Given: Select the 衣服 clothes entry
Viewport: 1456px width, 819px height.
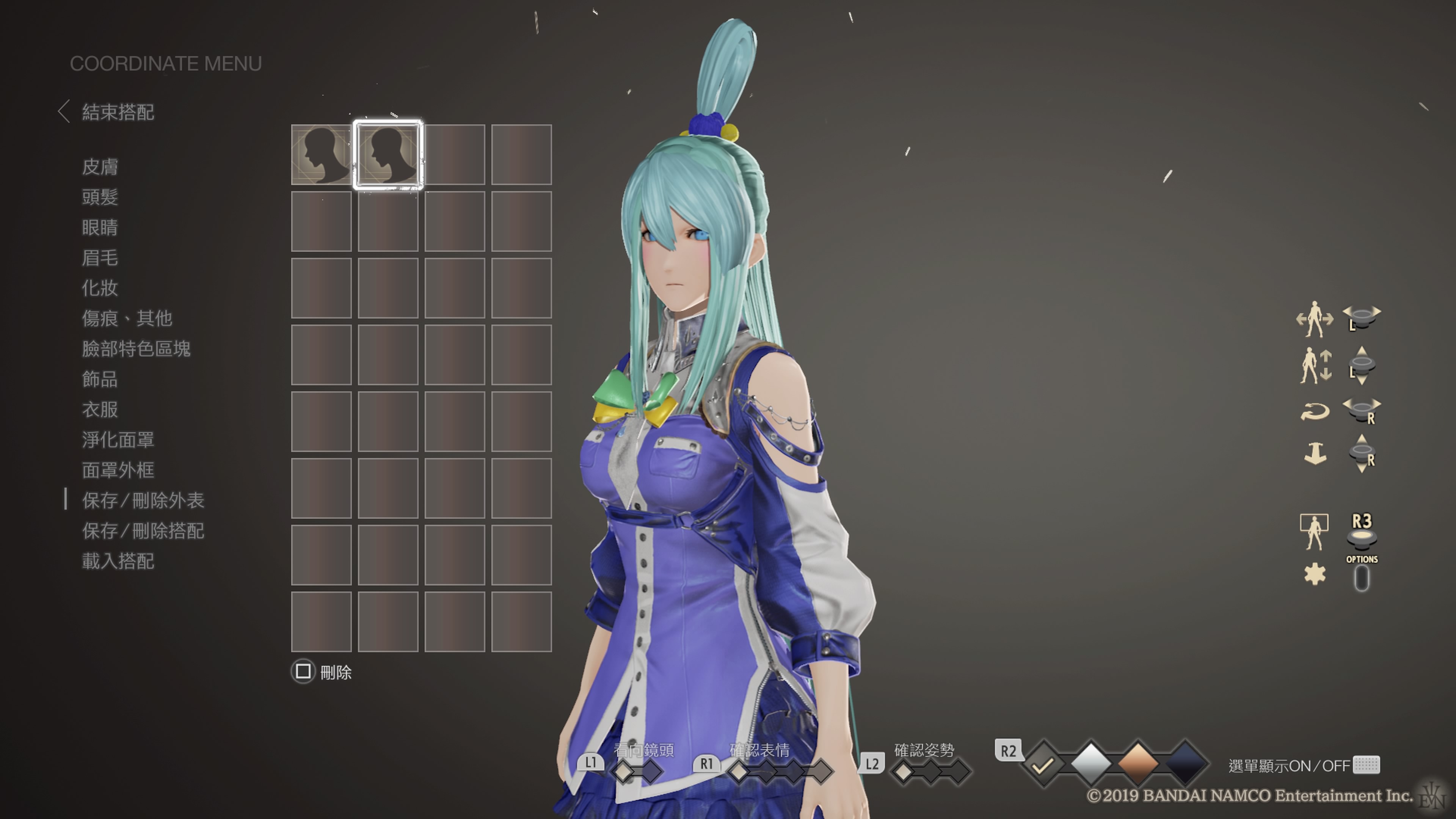Looking at the screenshot, I should pos(100,409).
